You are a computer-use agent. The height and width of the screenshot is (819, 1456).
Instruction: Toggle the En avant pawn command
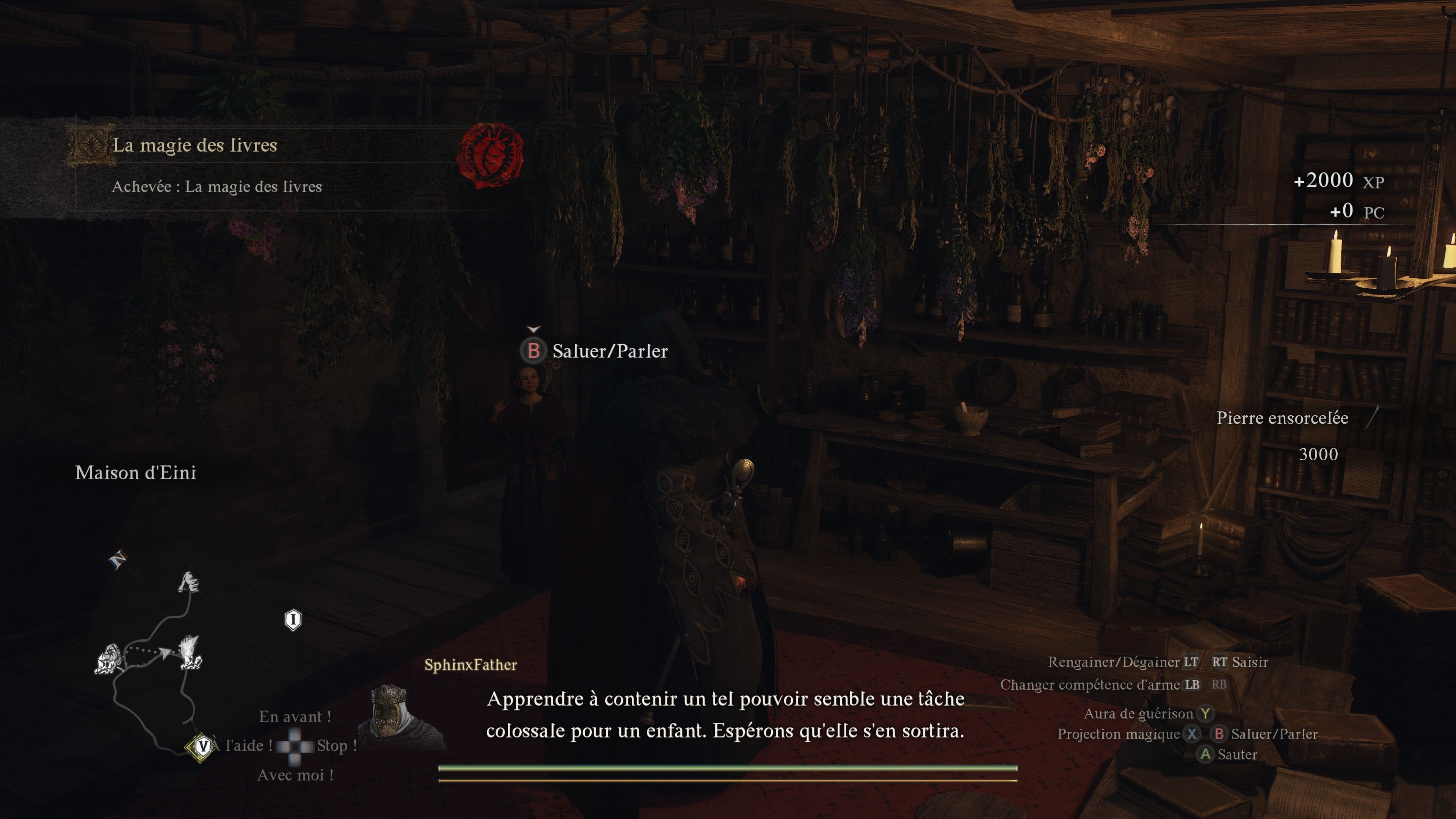295,717
